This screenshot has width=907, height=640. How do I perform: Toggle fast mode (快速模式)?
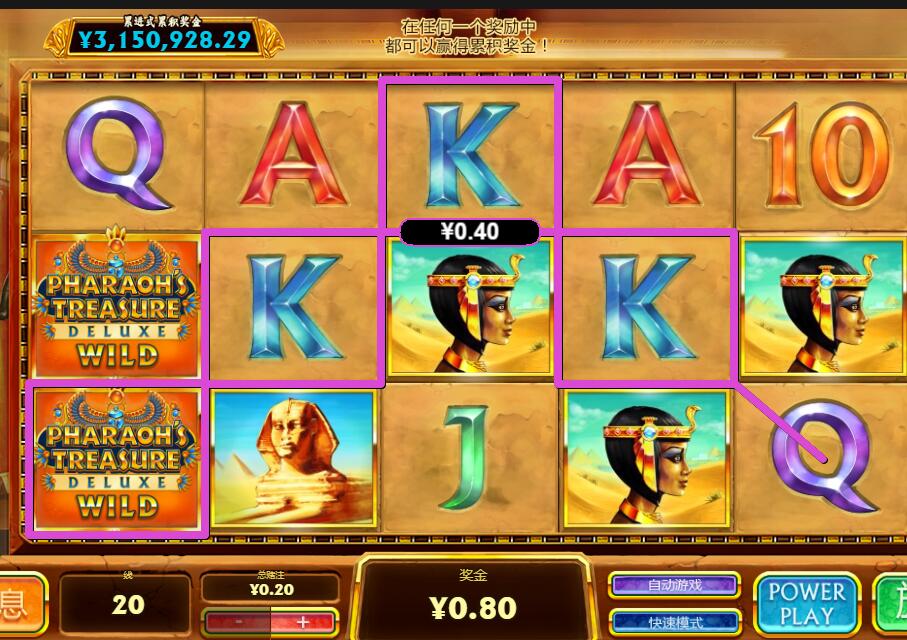pyautogui.click(x=675, y=622)
